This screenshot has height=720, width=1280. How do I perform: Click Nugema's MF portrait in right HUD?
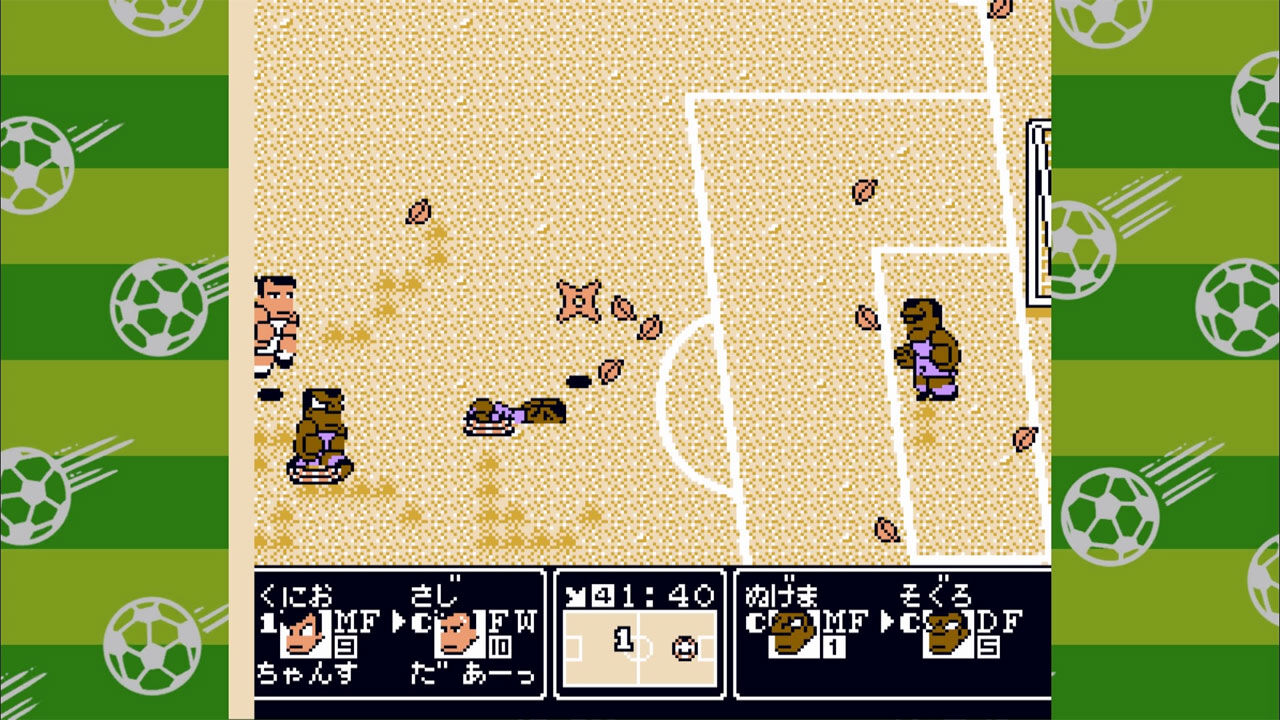pyautogui.click(x=794, y=633)
